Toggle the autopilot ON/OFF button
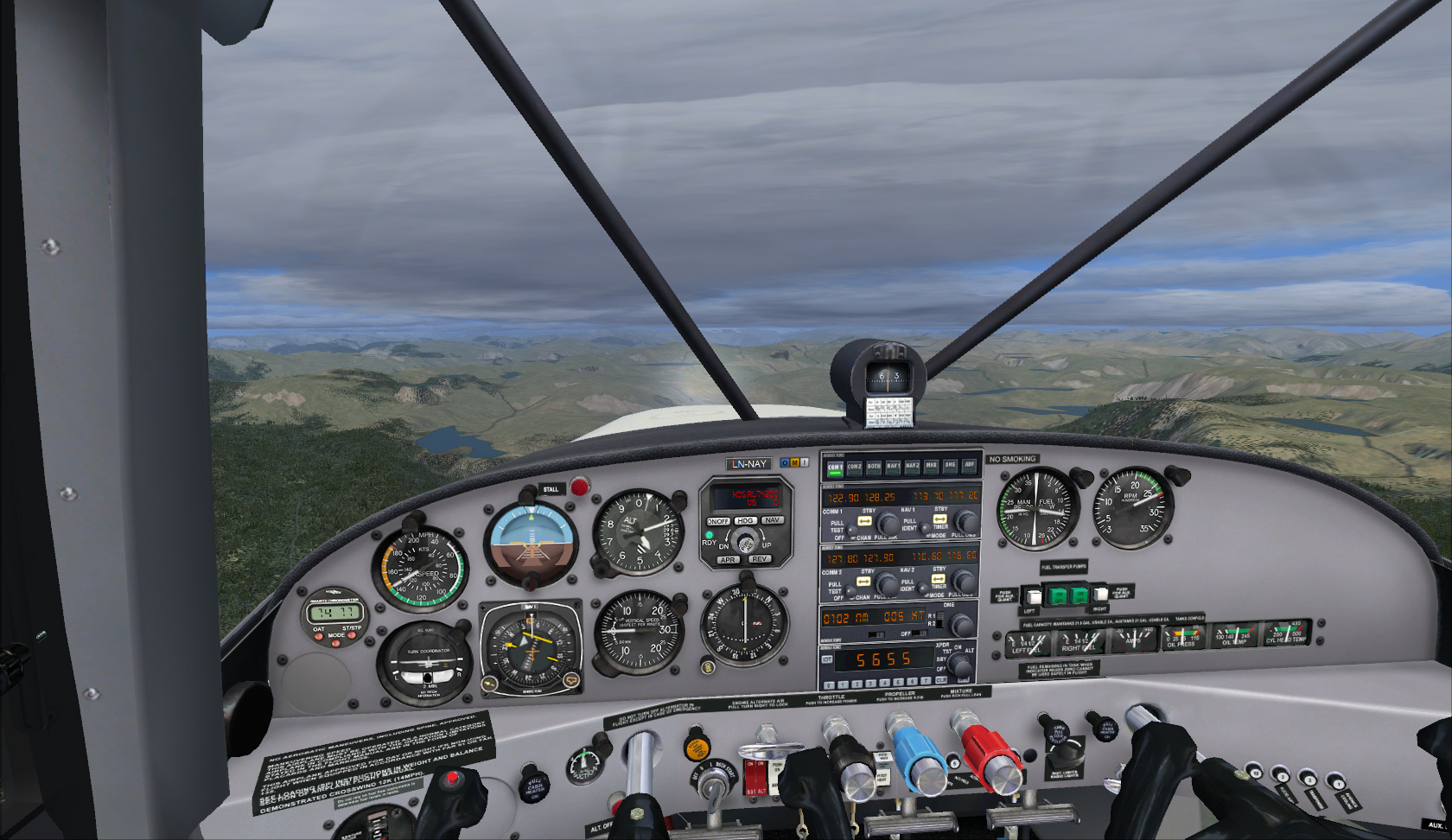Image resolution: width=1452 pixels, height=840 pixels. (718, 521)
